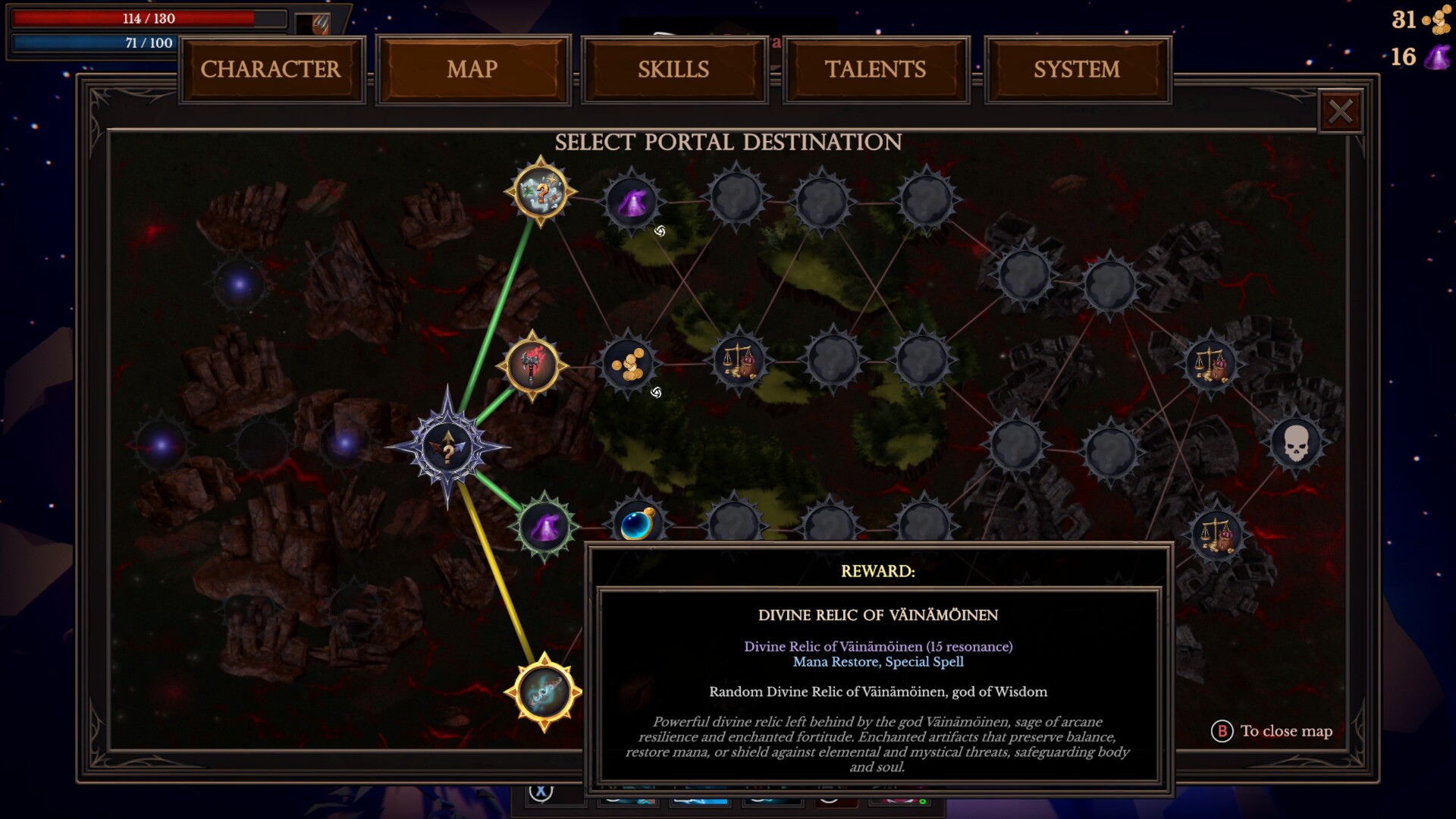Click the character portrait at top left
The width and height of the screenshot is (1456, 819).
coord(312,23)
